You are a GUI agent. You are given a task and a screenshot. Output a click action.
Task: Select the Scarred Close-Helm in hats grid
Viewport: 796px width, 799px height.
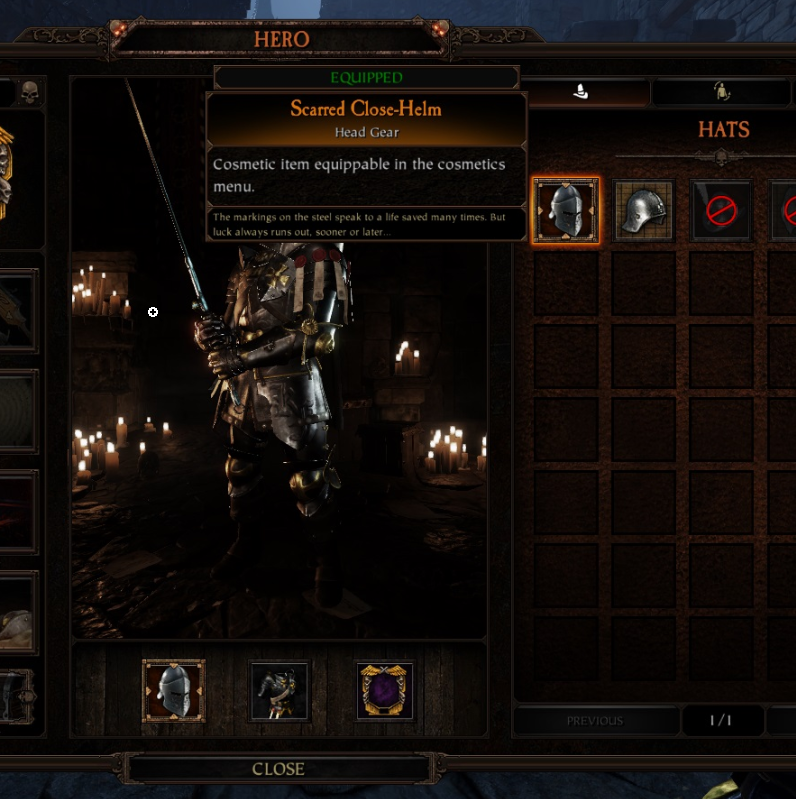(566, 210)
